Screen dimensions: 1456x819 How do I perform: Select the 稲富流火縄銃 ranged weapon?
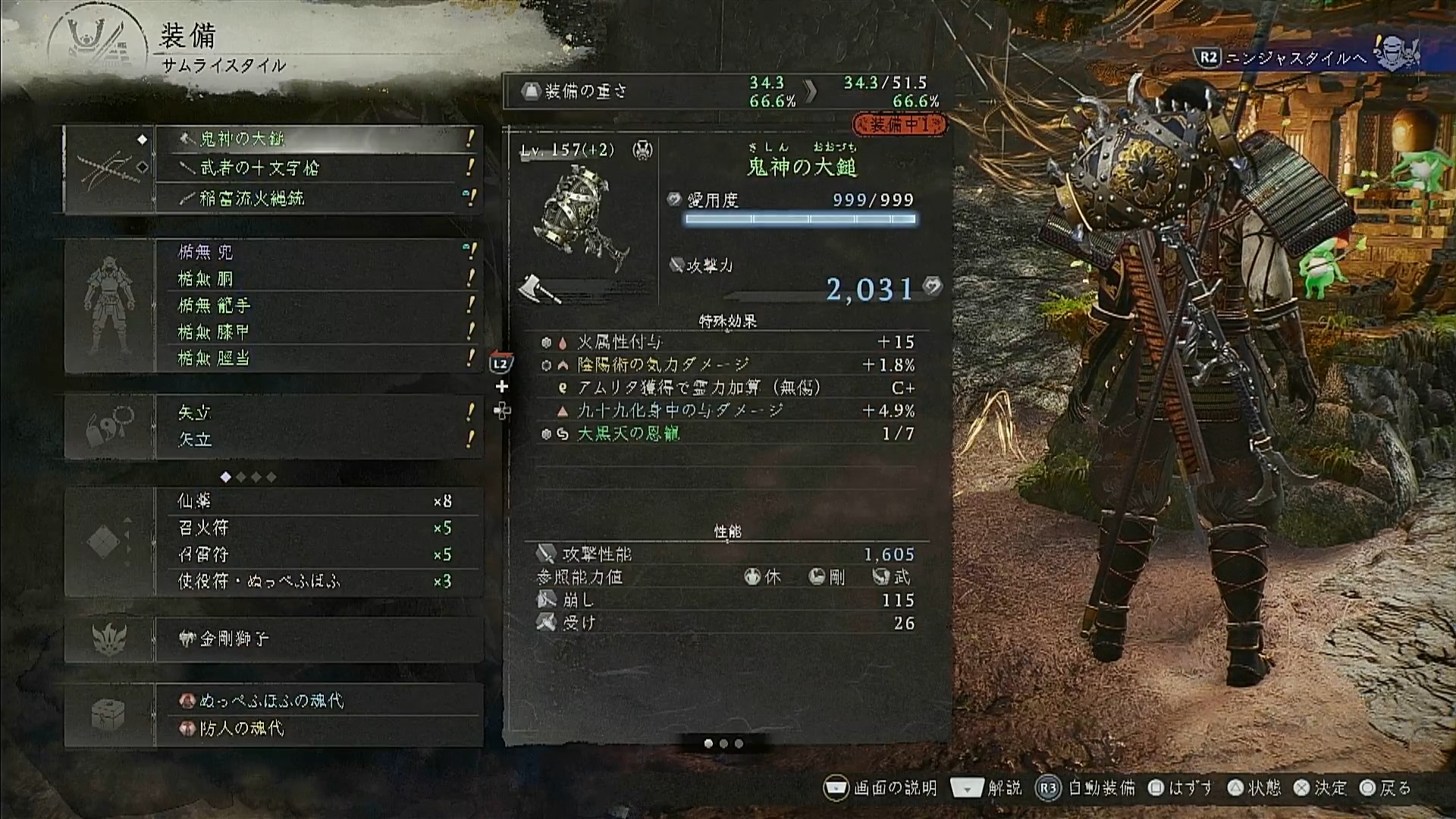318,198
